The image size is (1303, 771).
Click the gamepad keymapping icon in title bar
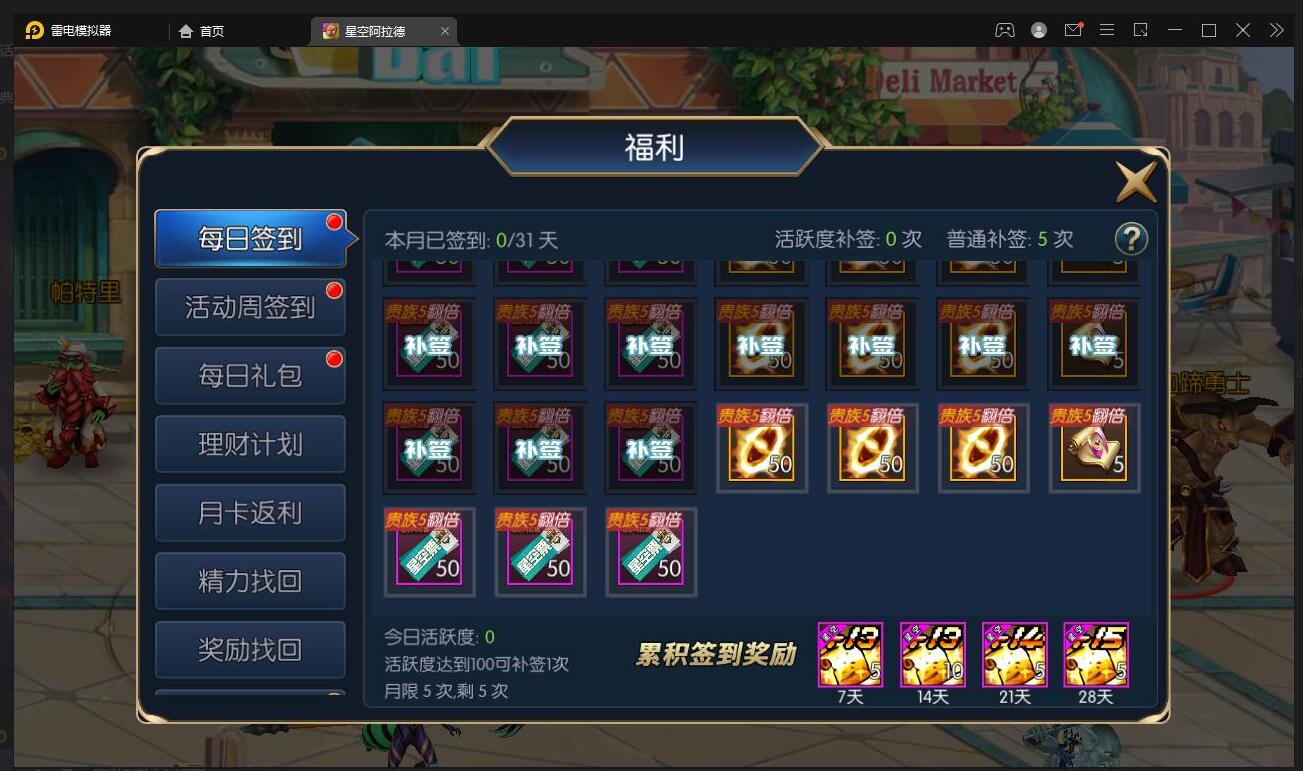1003,29
